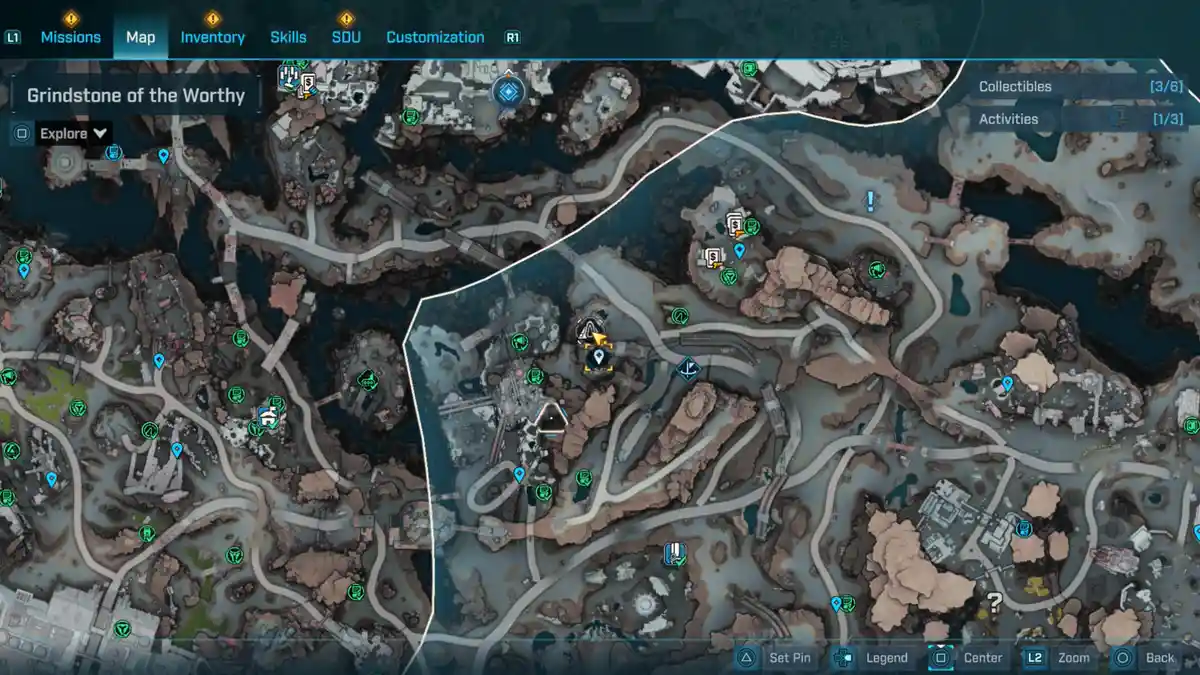Image resolution: width=1200 pixels, height=675 pixels.
Task: Open the Customization tab
Action: tap(435, 37)
